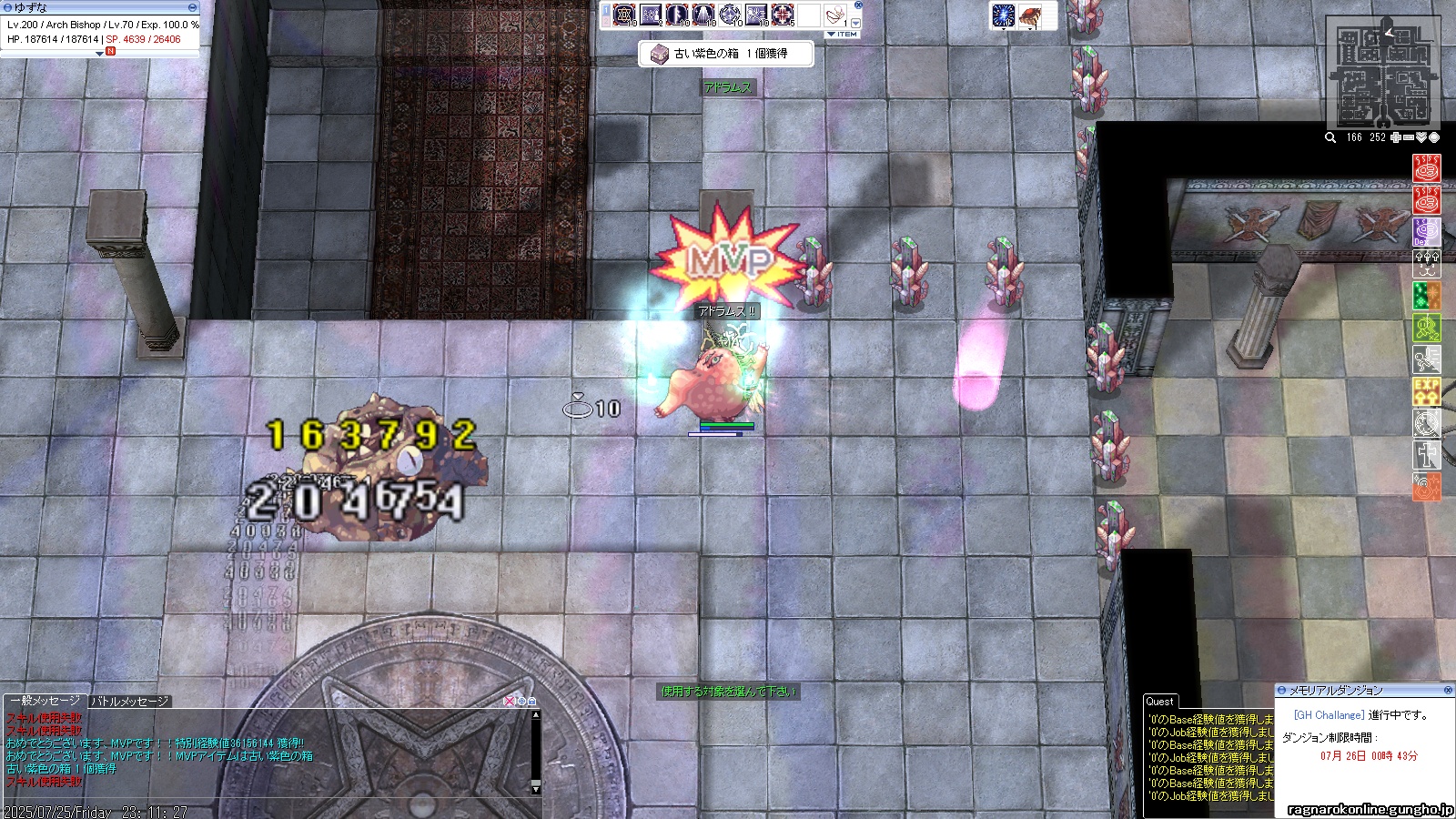This screenshot has width=1456, height=819.
Task: Click the blue starburst shortcut icon
Action: tap(1003, 15)
